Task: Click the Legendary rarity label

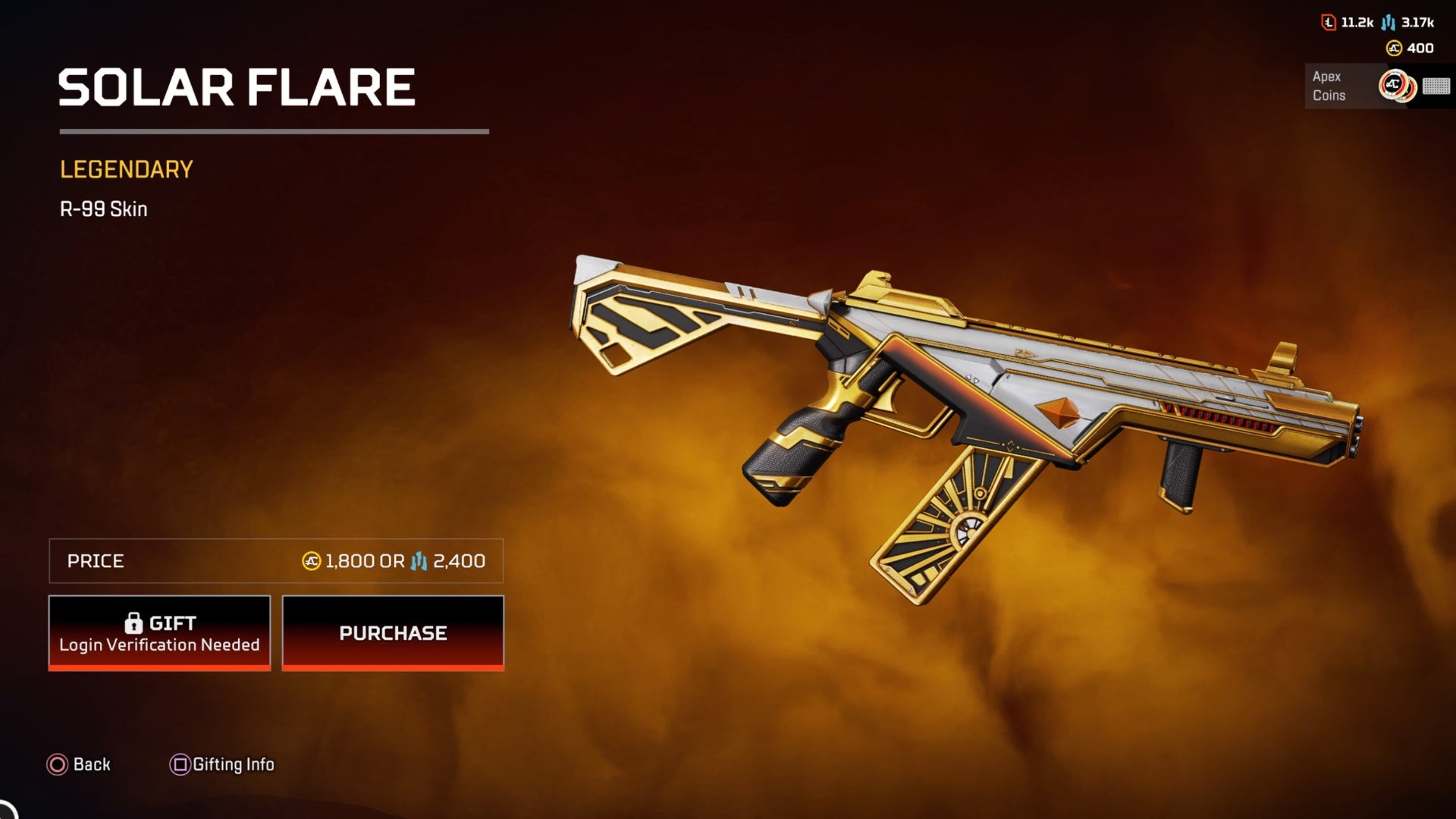Action: coord(126,170)
